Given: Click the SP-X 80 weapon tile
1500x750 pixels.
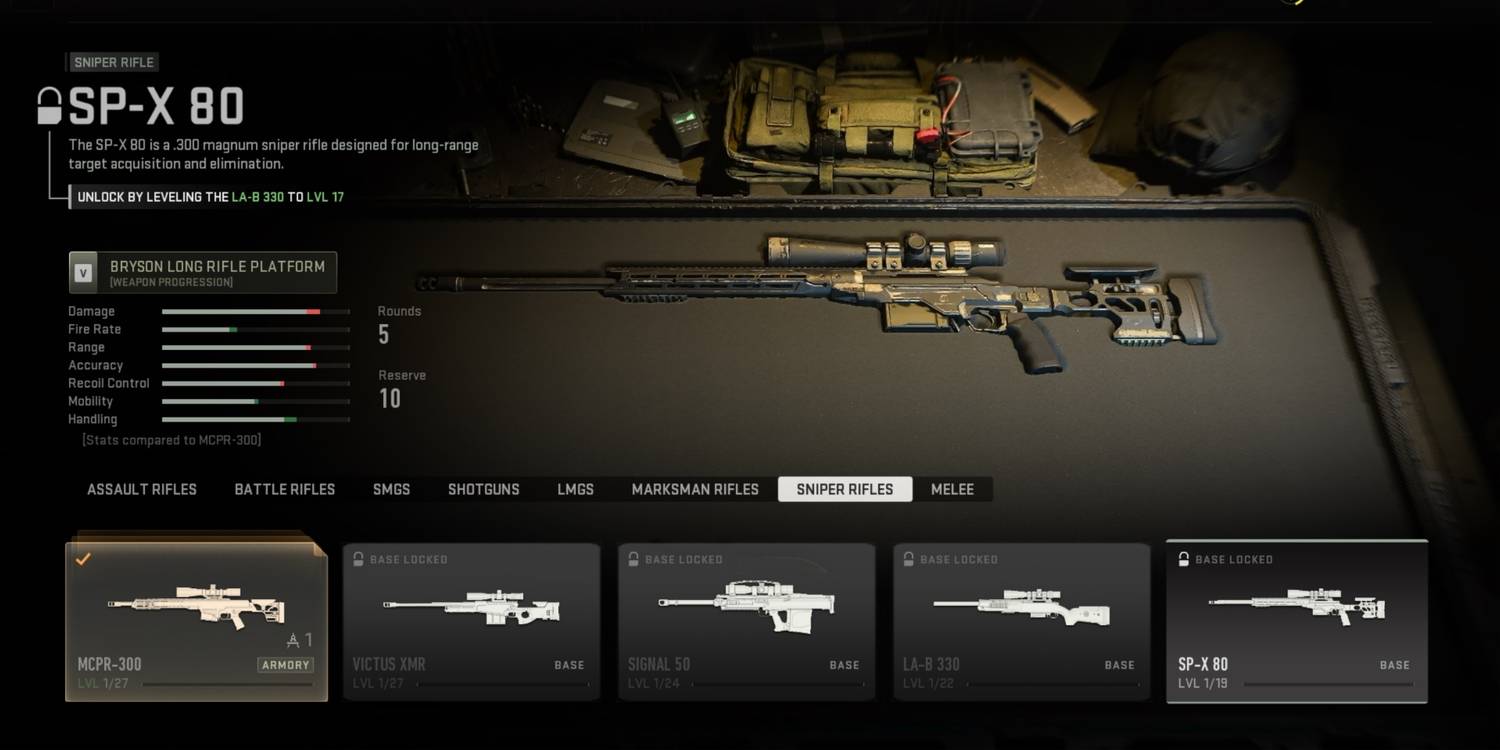Looking at the screenshot, I should (1297, 622).
